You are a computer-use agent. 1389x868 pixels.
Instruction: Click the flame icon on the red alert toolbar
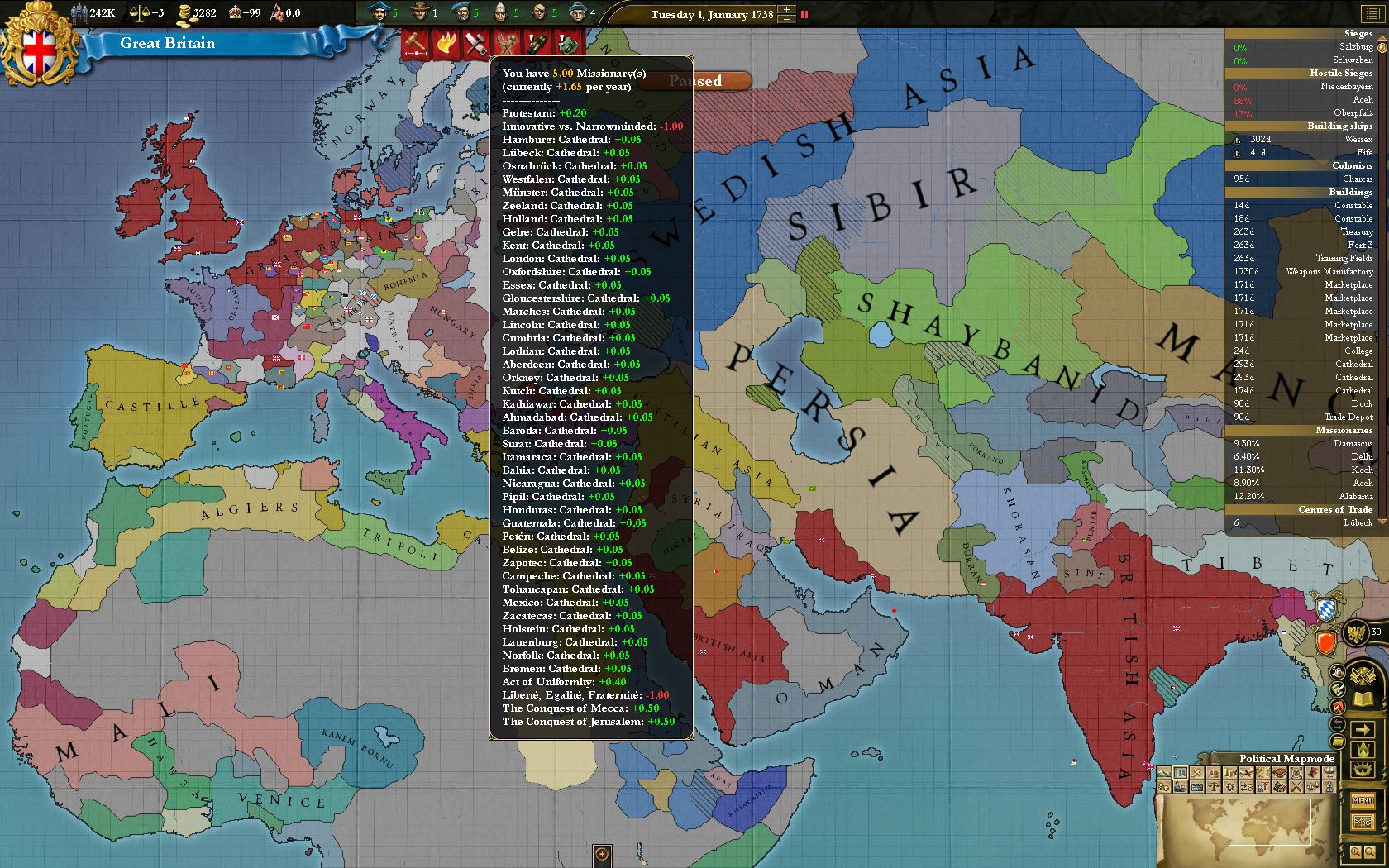[x=446, y=43]
